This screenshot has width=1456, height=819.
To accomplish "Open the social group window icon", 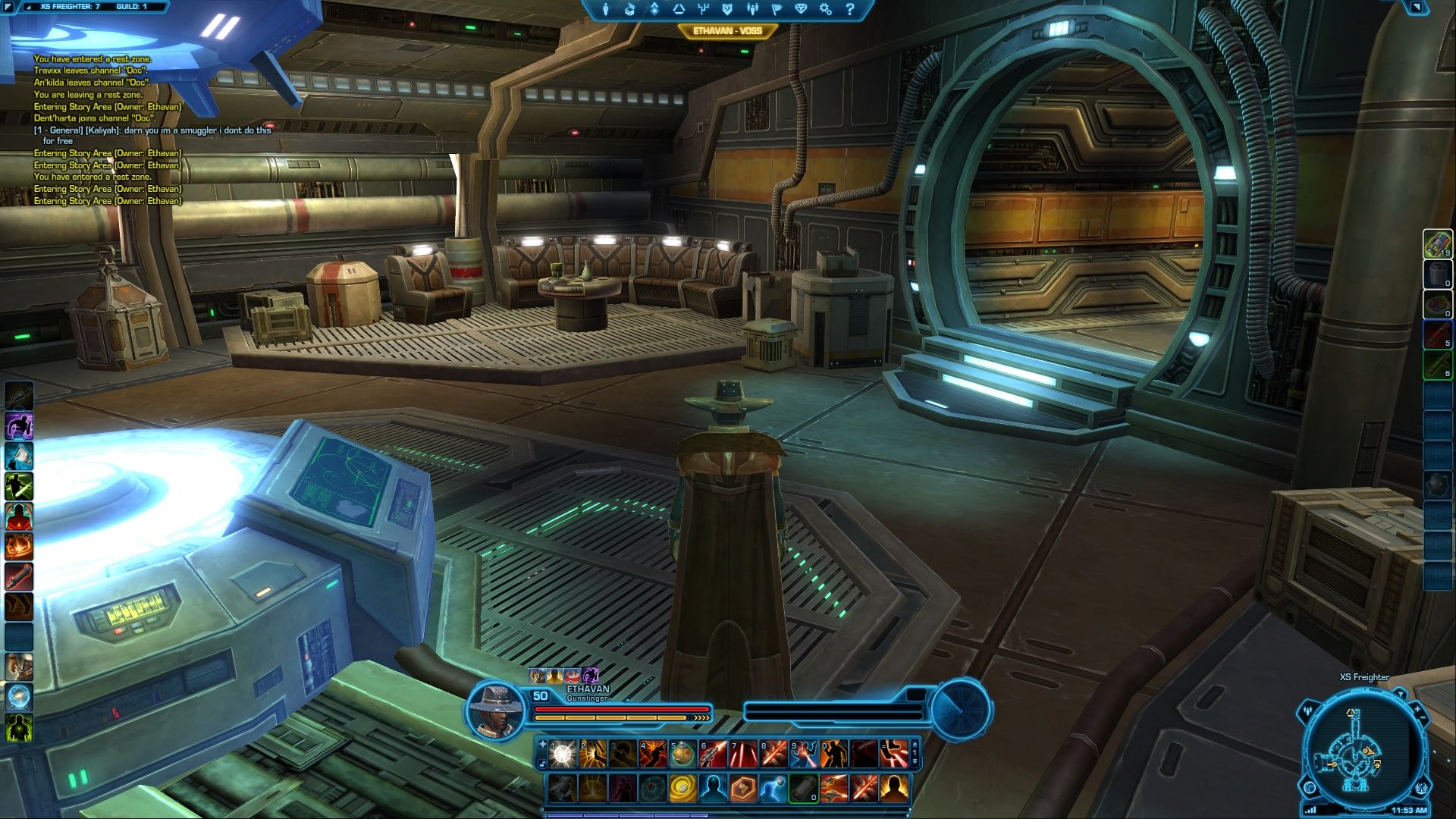I will 752,9.
